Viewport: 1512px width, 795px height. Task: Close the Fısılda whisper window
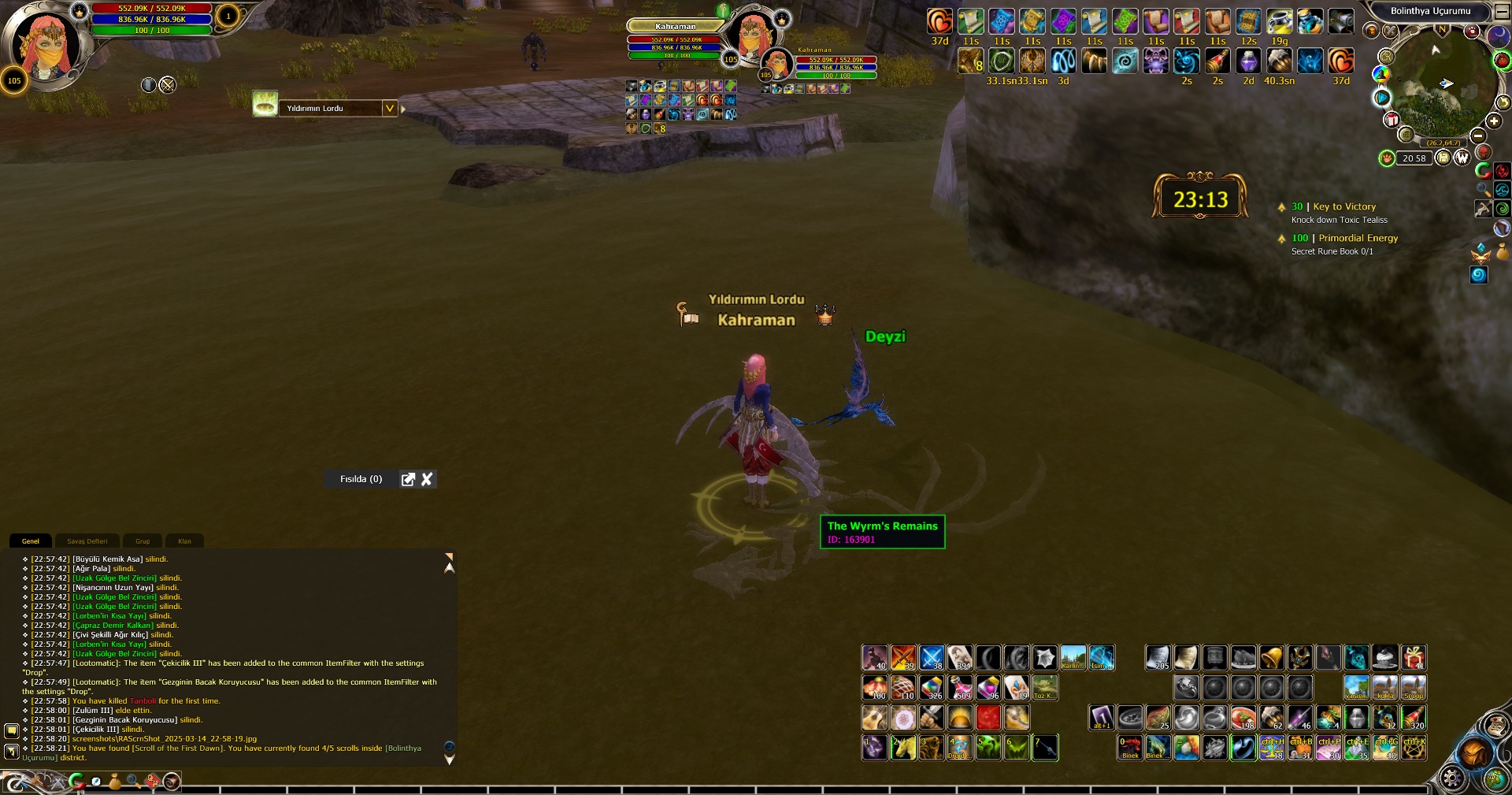coord(427,479)
